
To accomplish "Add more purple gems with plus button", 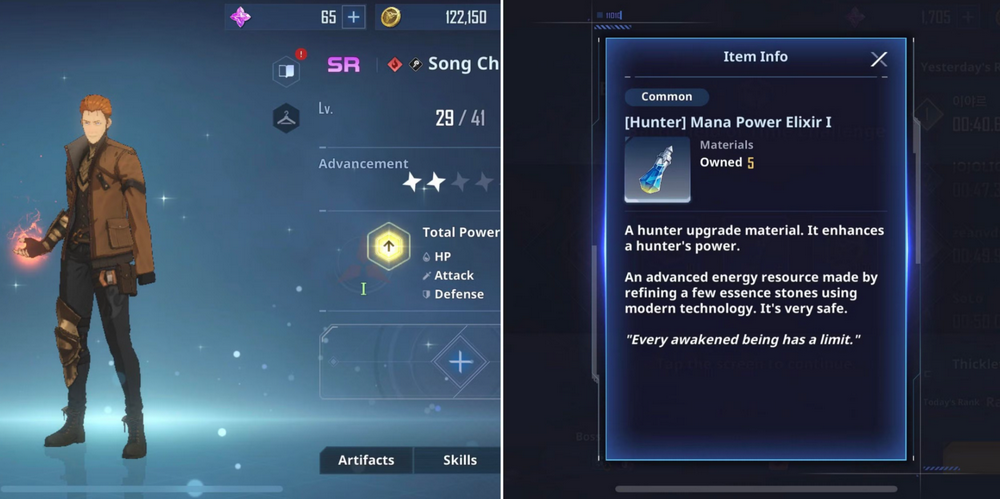I will pos(353,17).
